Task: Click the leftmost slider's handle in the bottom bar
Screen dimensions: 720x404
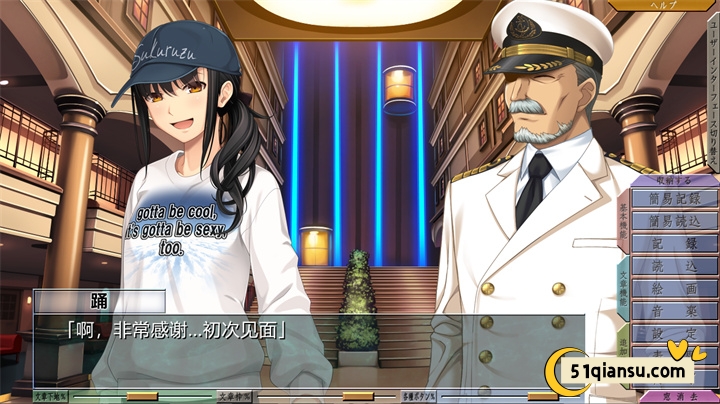Action: point(142,396)
